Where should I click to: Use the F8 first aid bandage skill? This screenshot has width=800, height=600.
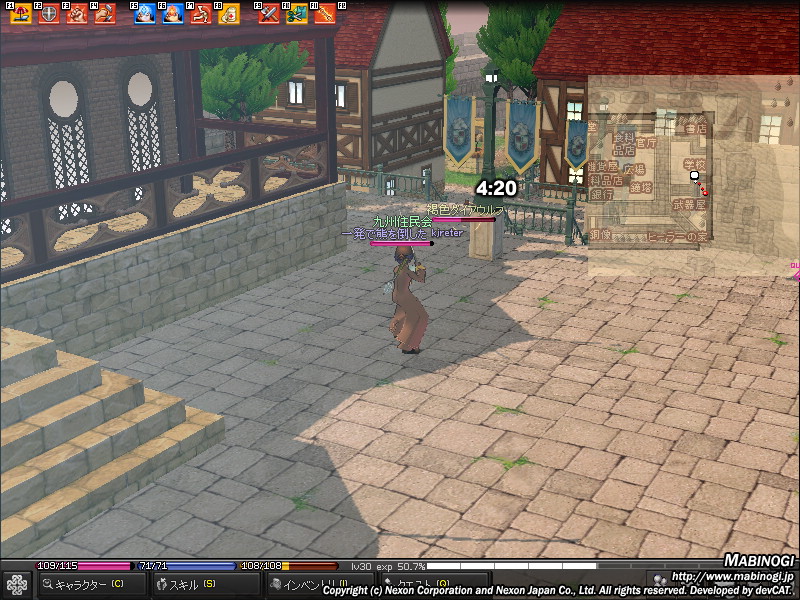tap(228, 13)
